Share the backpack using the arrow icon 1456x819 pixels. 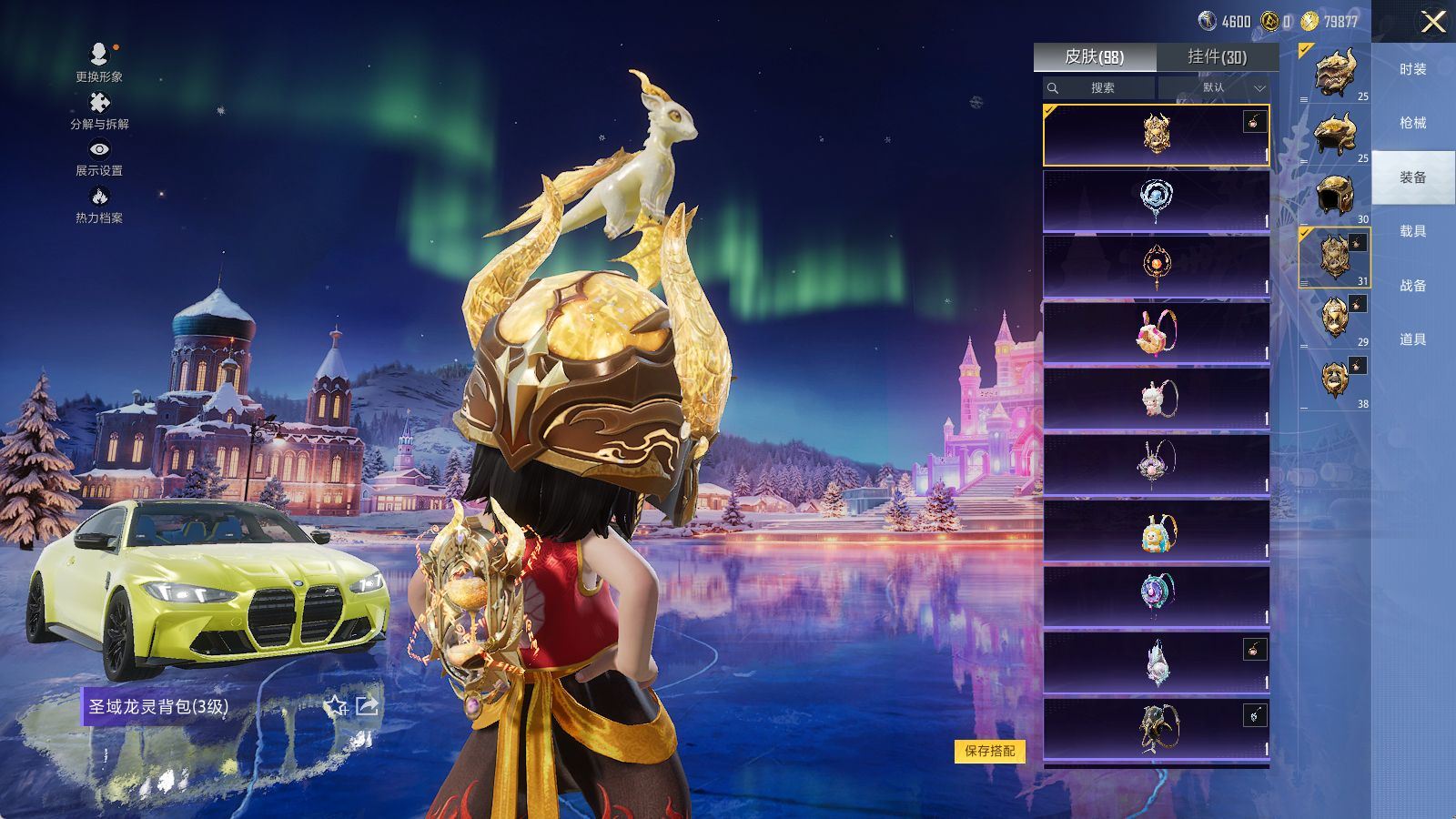[367, 706]
